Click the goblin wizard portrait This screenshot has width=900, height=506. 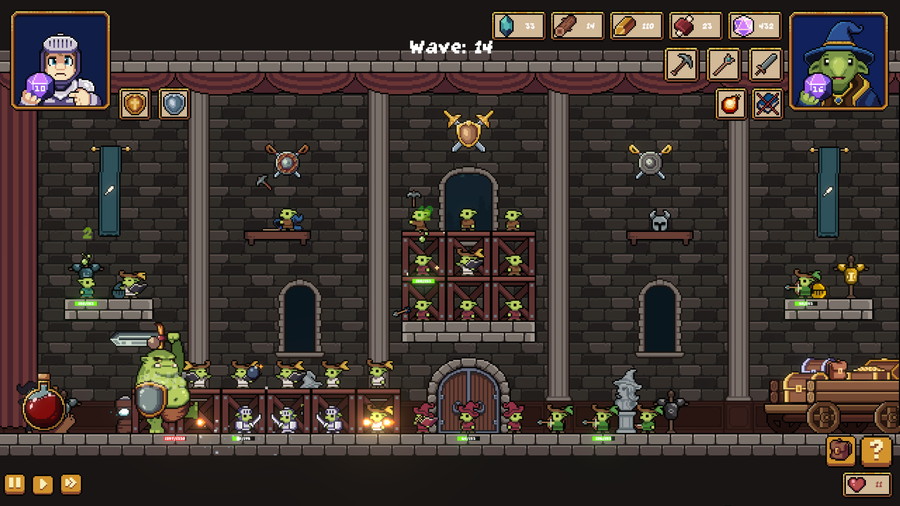[x=838, y=60]
